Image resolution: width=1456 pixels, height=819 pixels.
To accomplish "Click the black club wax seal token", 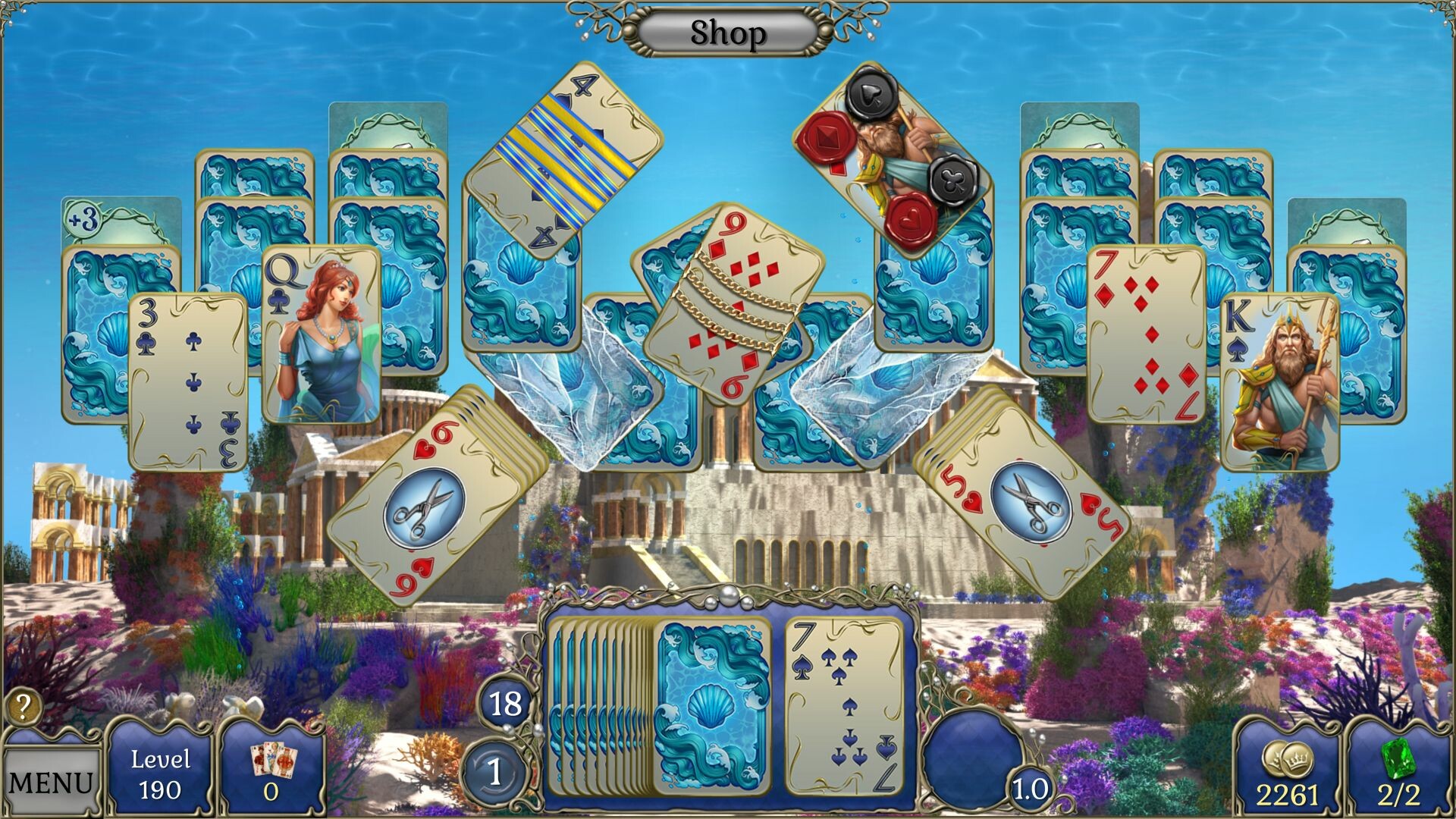I will (950, 183).
